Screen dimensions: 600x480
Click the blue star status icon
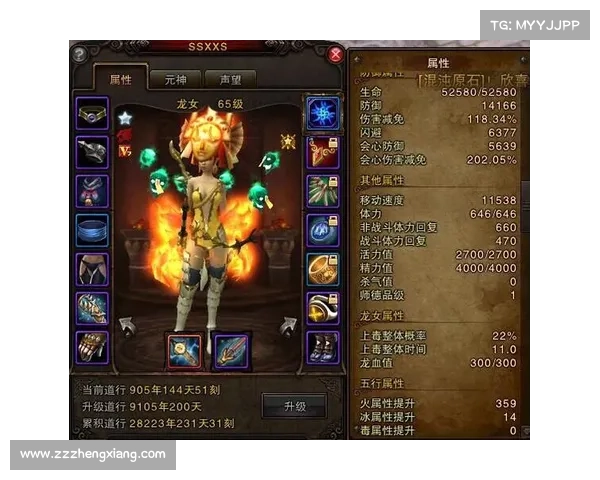coord(125,118)
